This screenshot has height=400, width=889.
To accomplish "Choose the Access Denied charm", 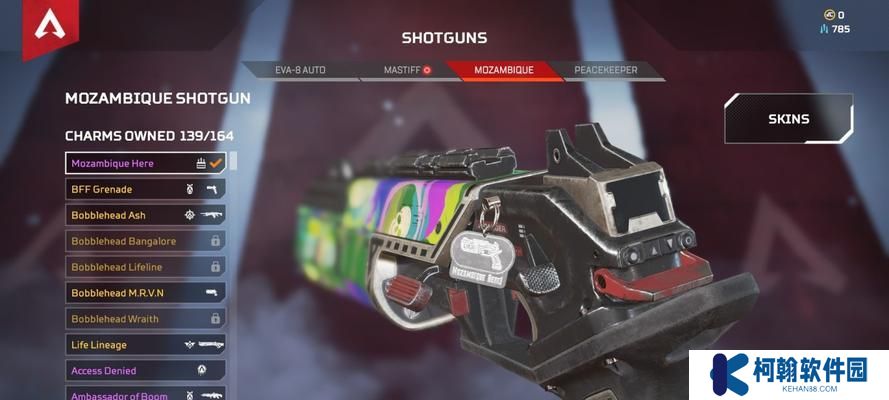I will pyautogui.click(x=145, y=371).
